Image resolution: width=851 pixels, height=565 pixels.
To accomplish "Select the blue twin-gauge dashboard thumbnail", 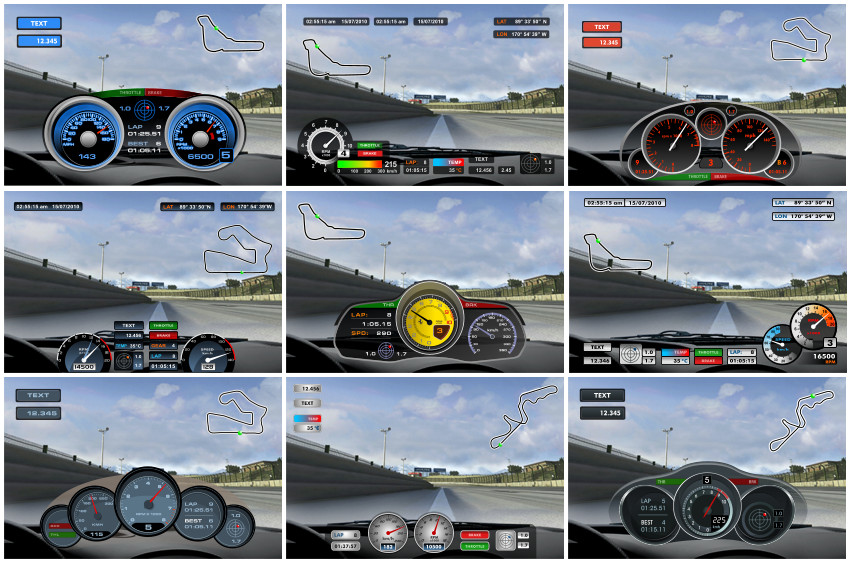I will (142, 95).
